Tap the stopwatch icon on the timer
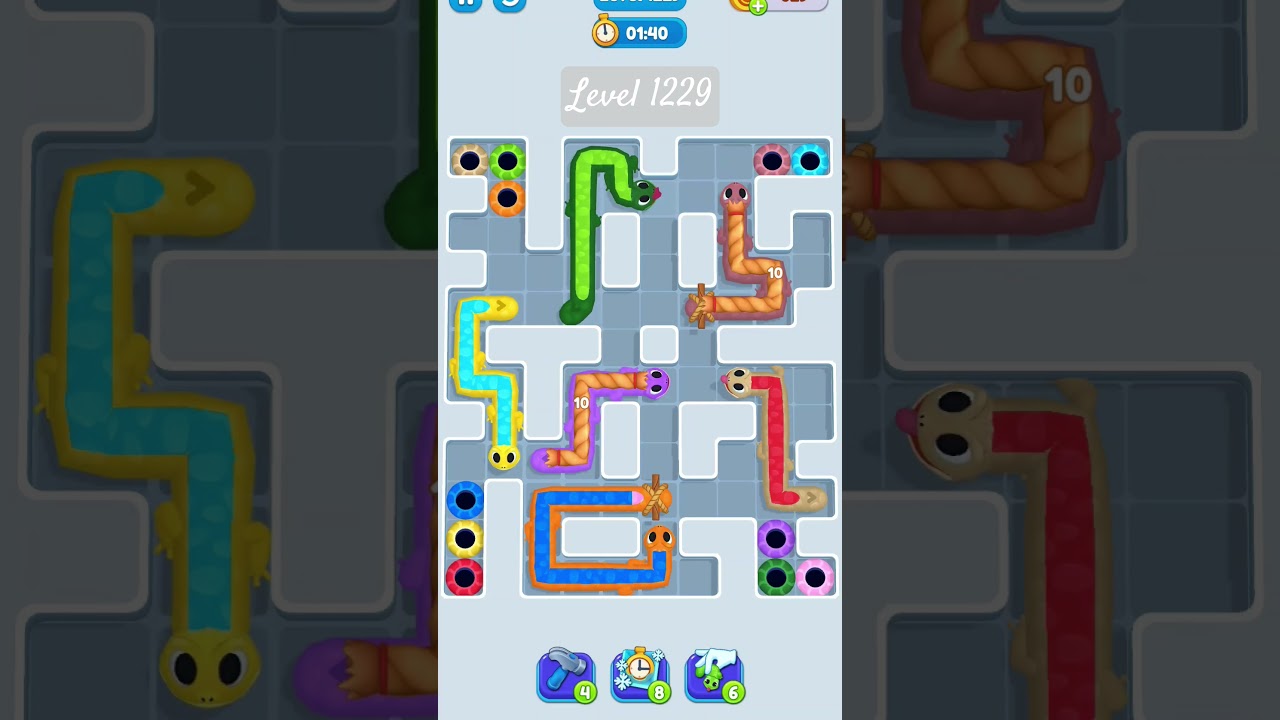The image size is (1280, 720). coord(605,32)
